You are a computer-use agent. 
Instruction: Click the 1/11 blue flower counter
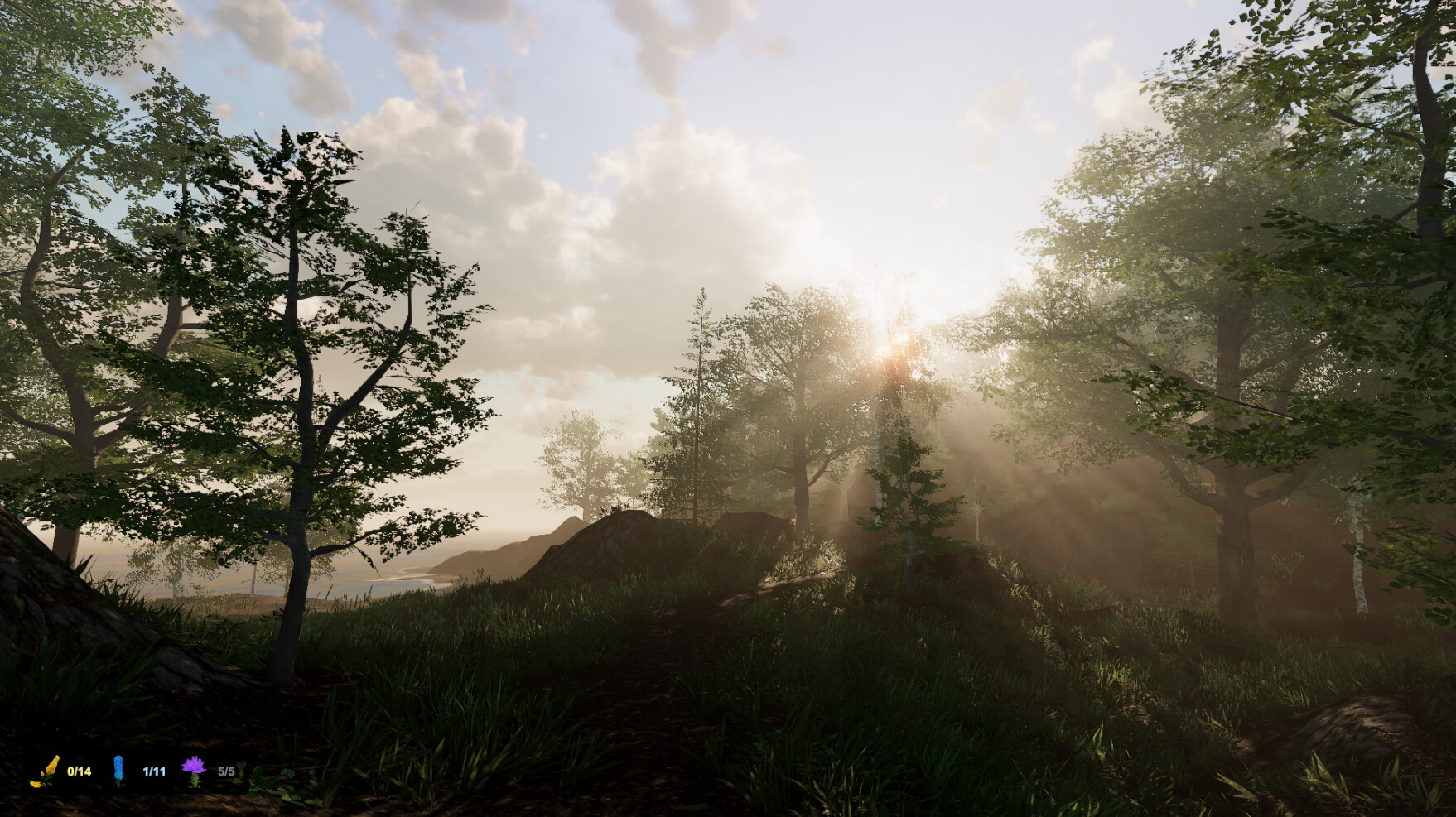click(154, 771)
